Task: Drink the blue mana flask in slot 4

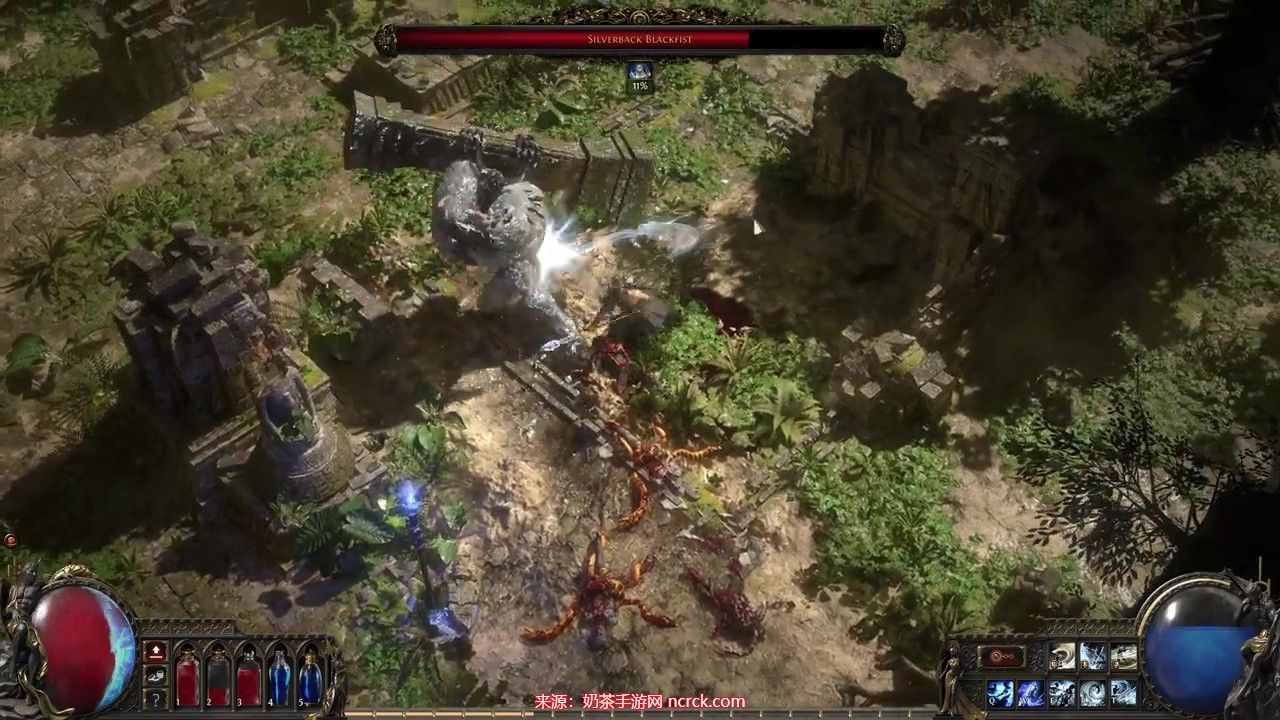Action: 280,678
